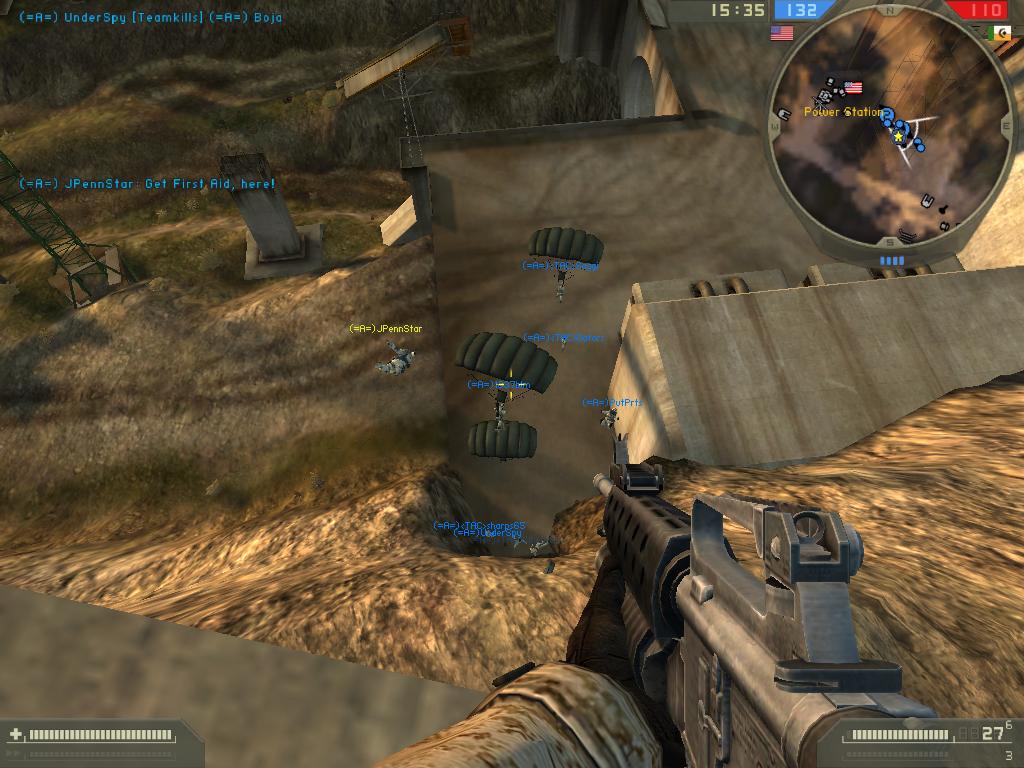Screen dimensions: 1024x768
Task: Select the UnderSpy teamkill feed entry
Action: point(150,18)
